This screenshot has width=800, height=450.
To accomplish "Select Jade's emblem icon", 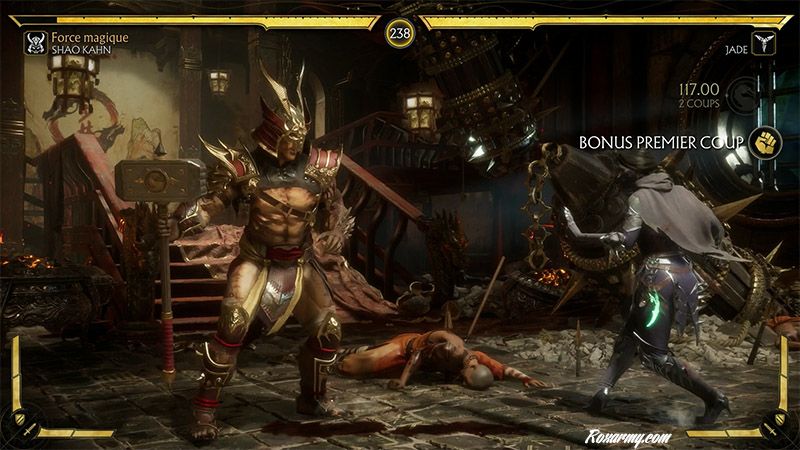I will 764,44.
